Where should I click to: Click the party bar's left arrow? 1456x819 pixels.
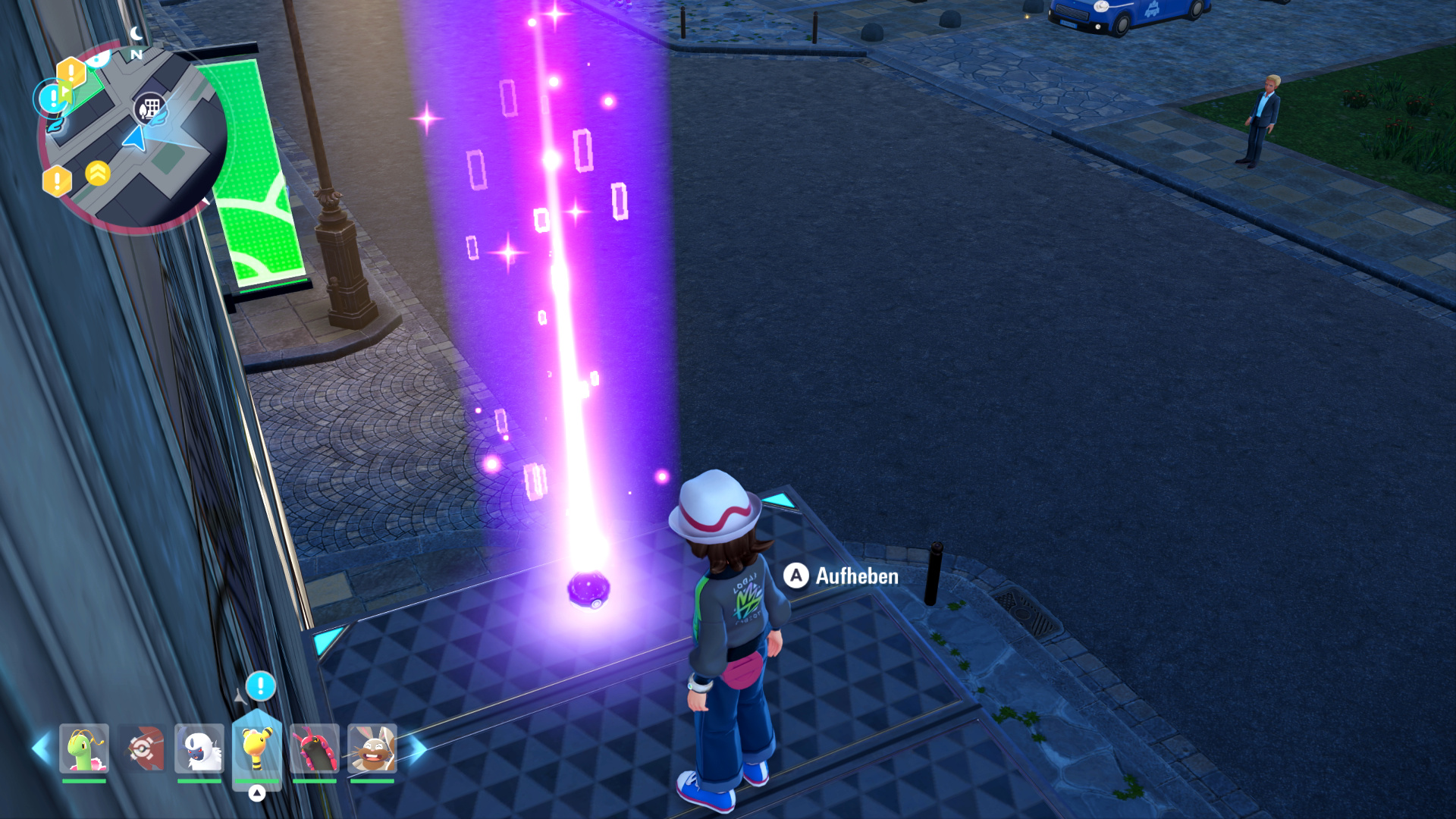point(40,748)
